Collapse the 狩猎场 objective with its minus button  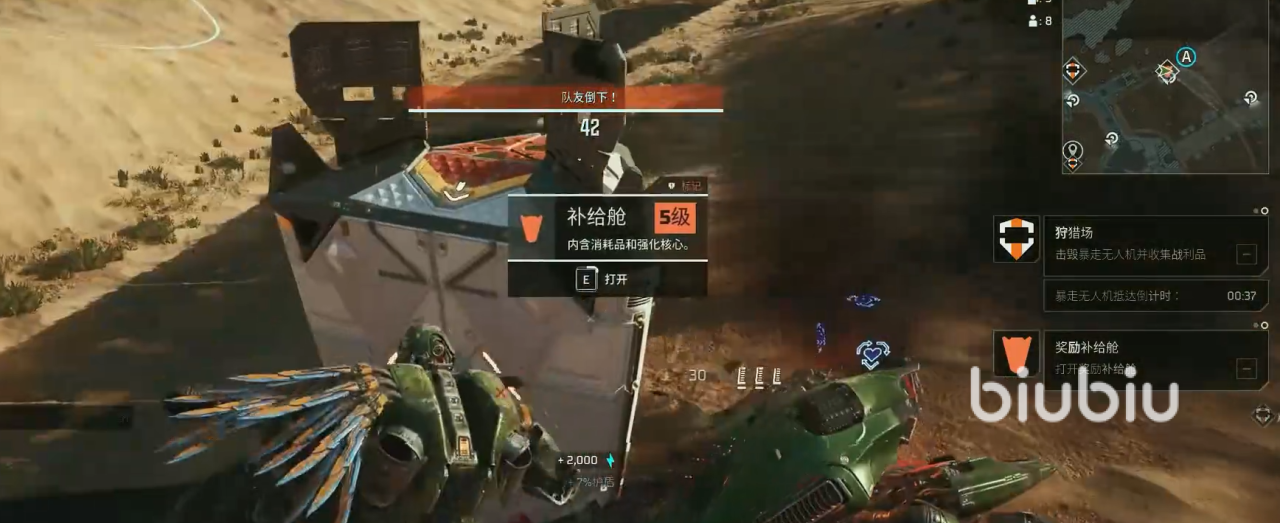(x=1246, y=254)
